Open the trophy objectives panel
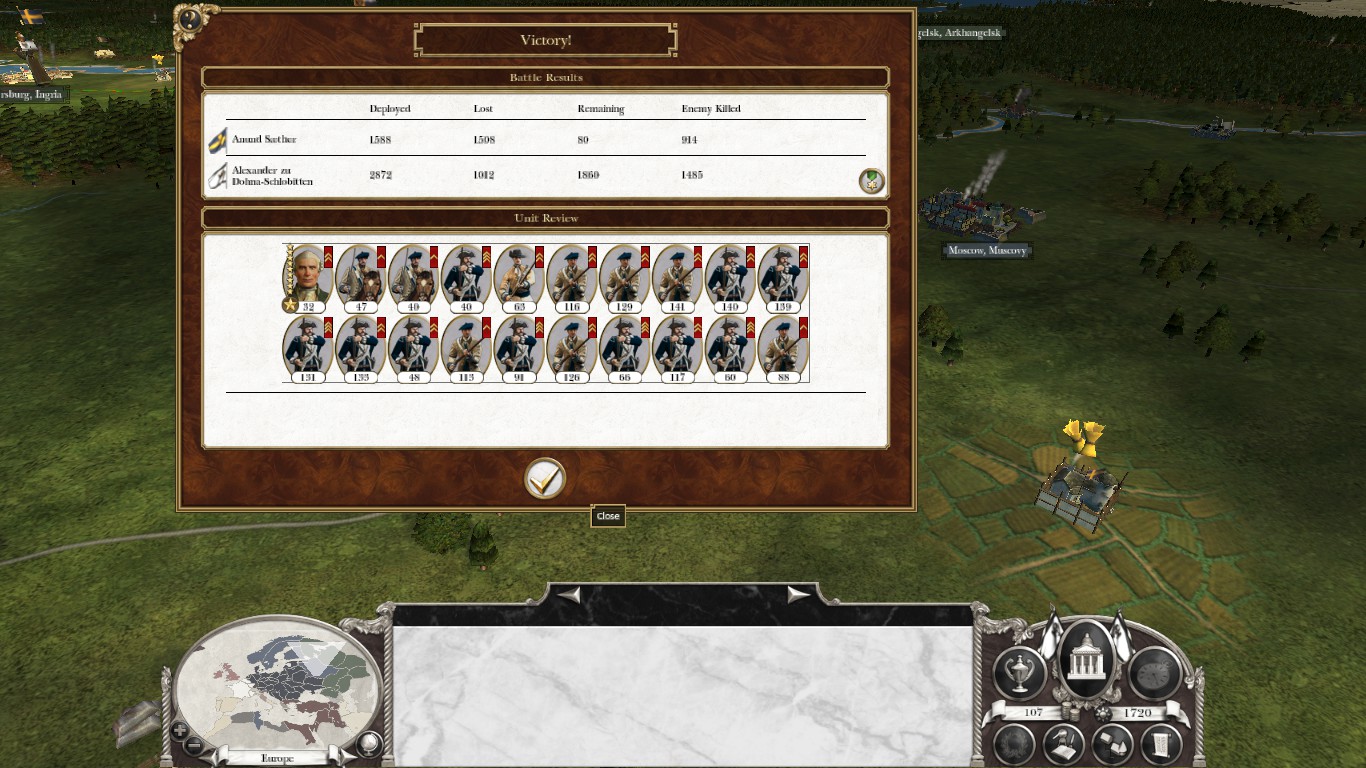The width and height of the screenshot is (1366, 768). coord(1019,672)
